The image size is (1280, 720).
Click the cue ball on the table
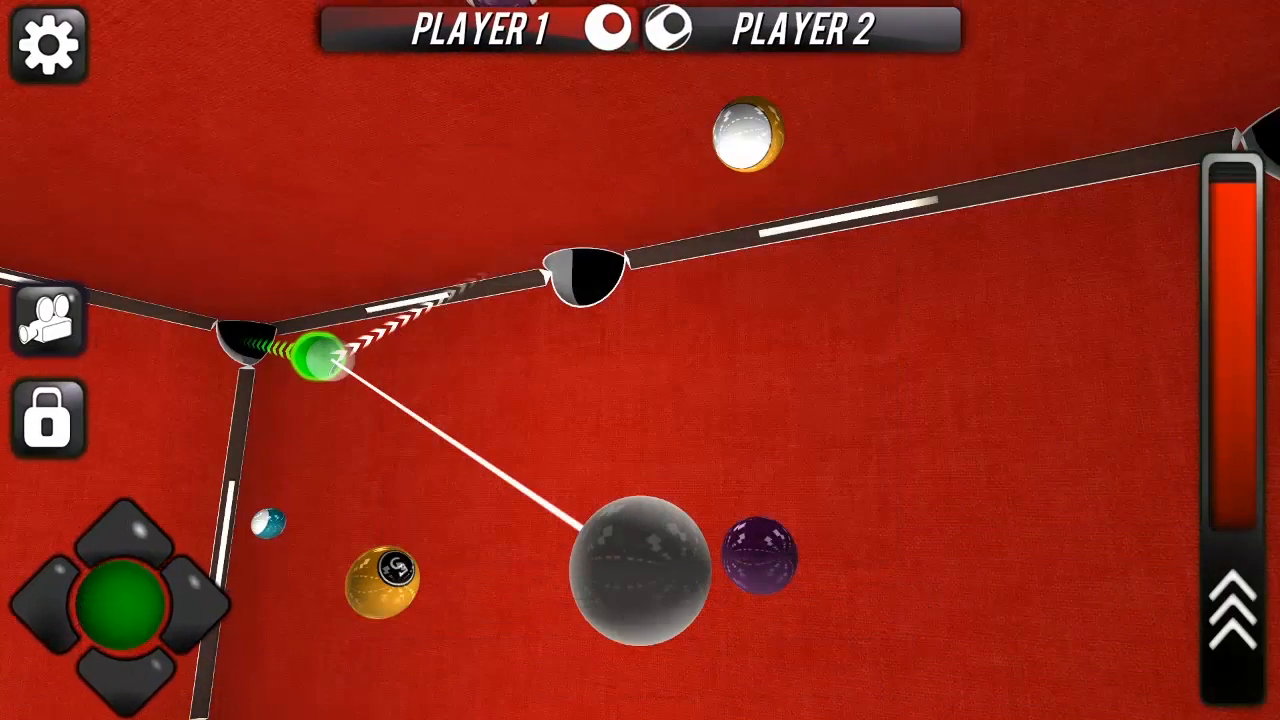(640, 570)
